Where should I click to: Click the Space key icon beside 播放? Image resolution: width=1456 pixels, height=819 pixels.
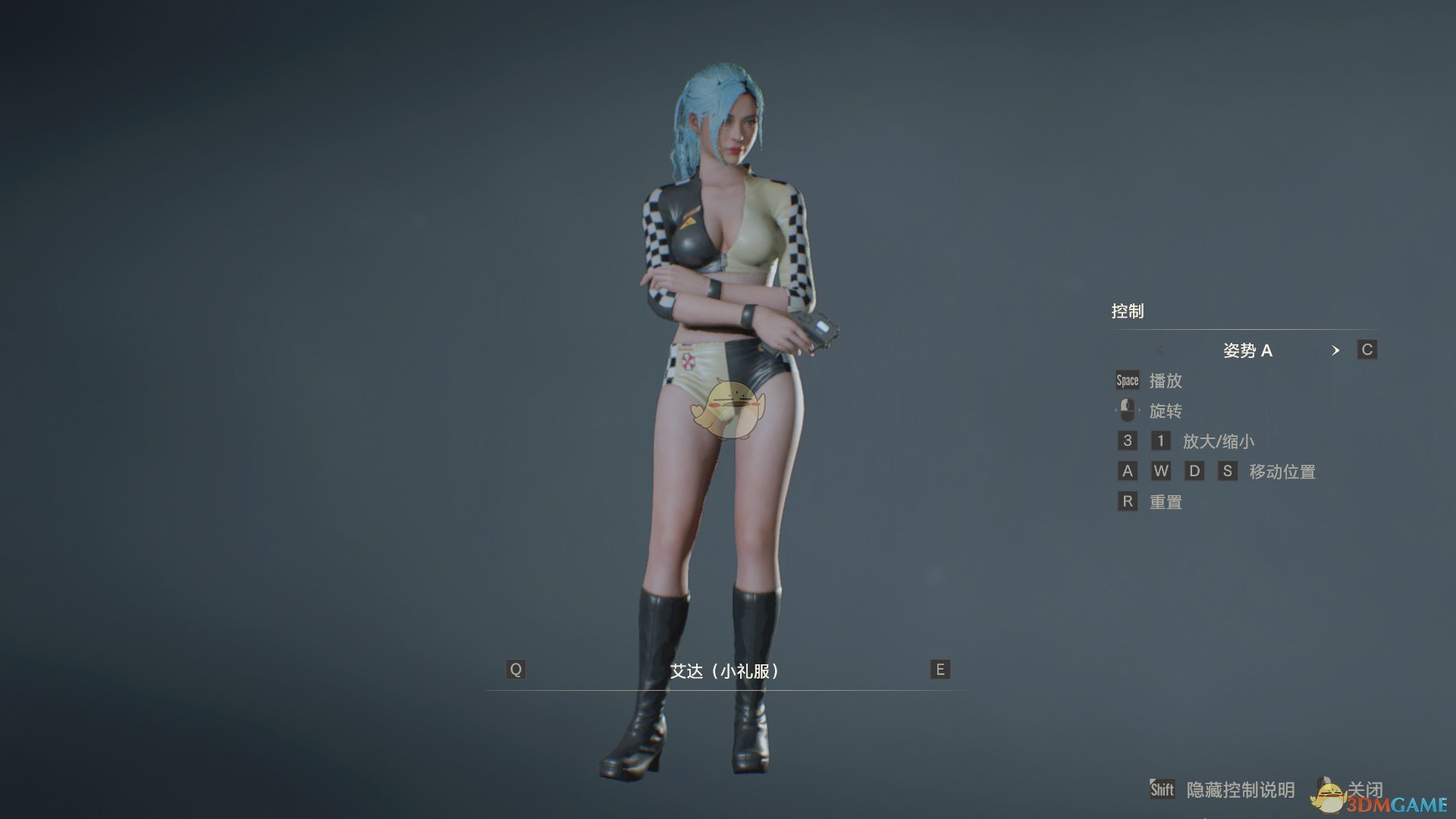coord(1126,380)
